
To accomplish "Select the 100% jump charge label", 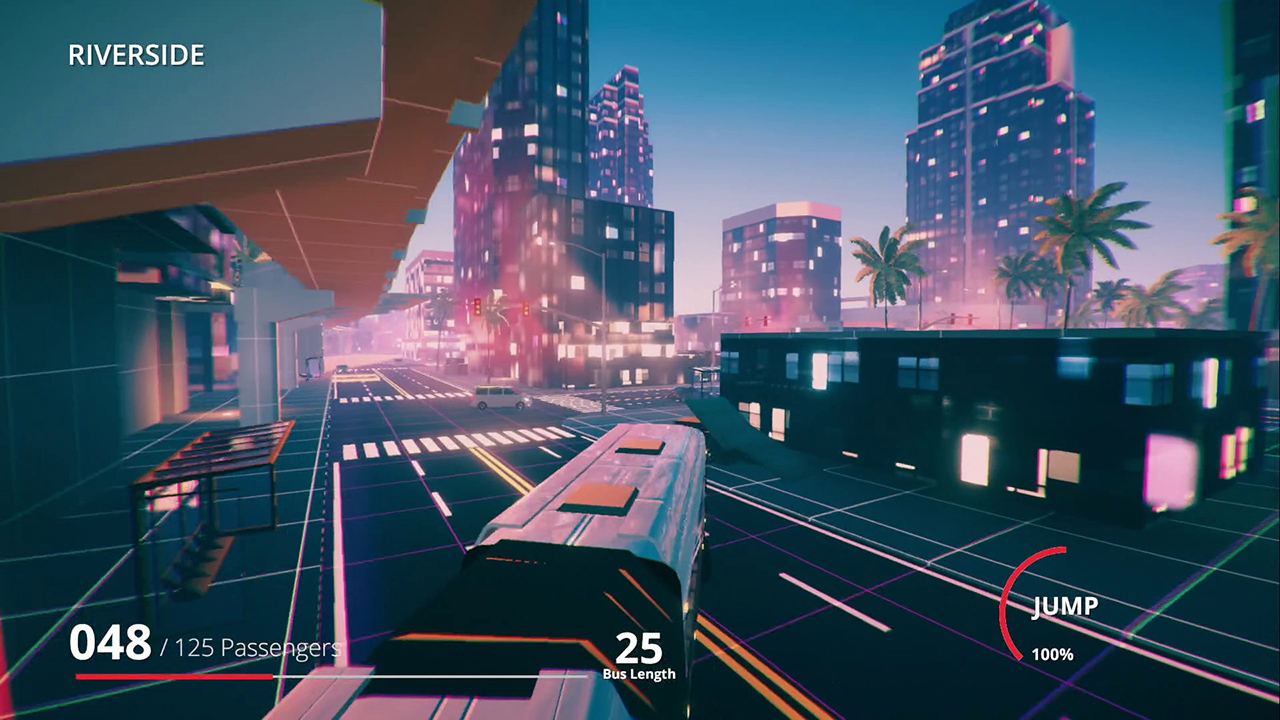I will 1050,654.
